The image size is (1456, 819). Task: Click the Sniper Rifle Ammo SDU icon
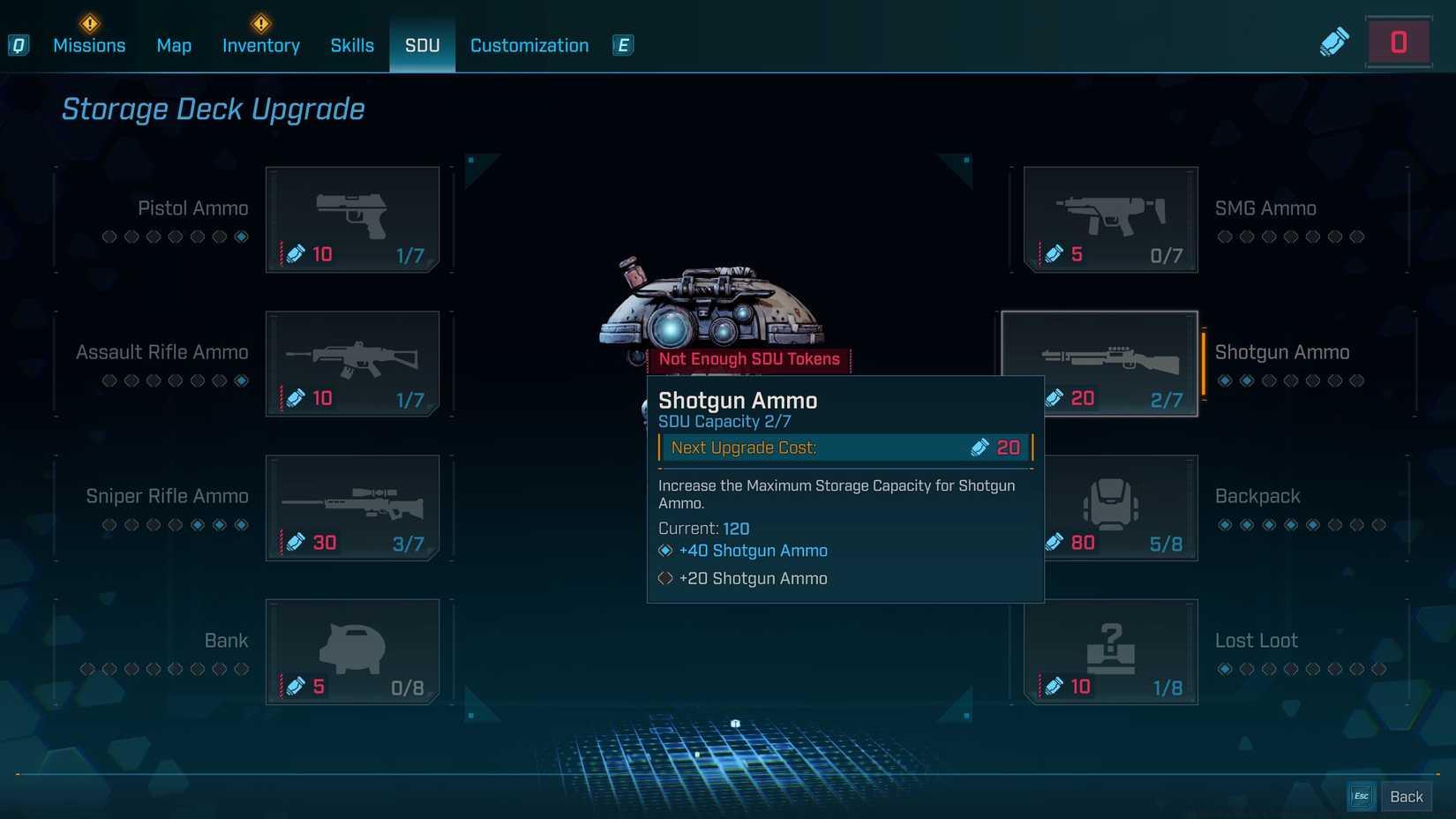[352, 507]
